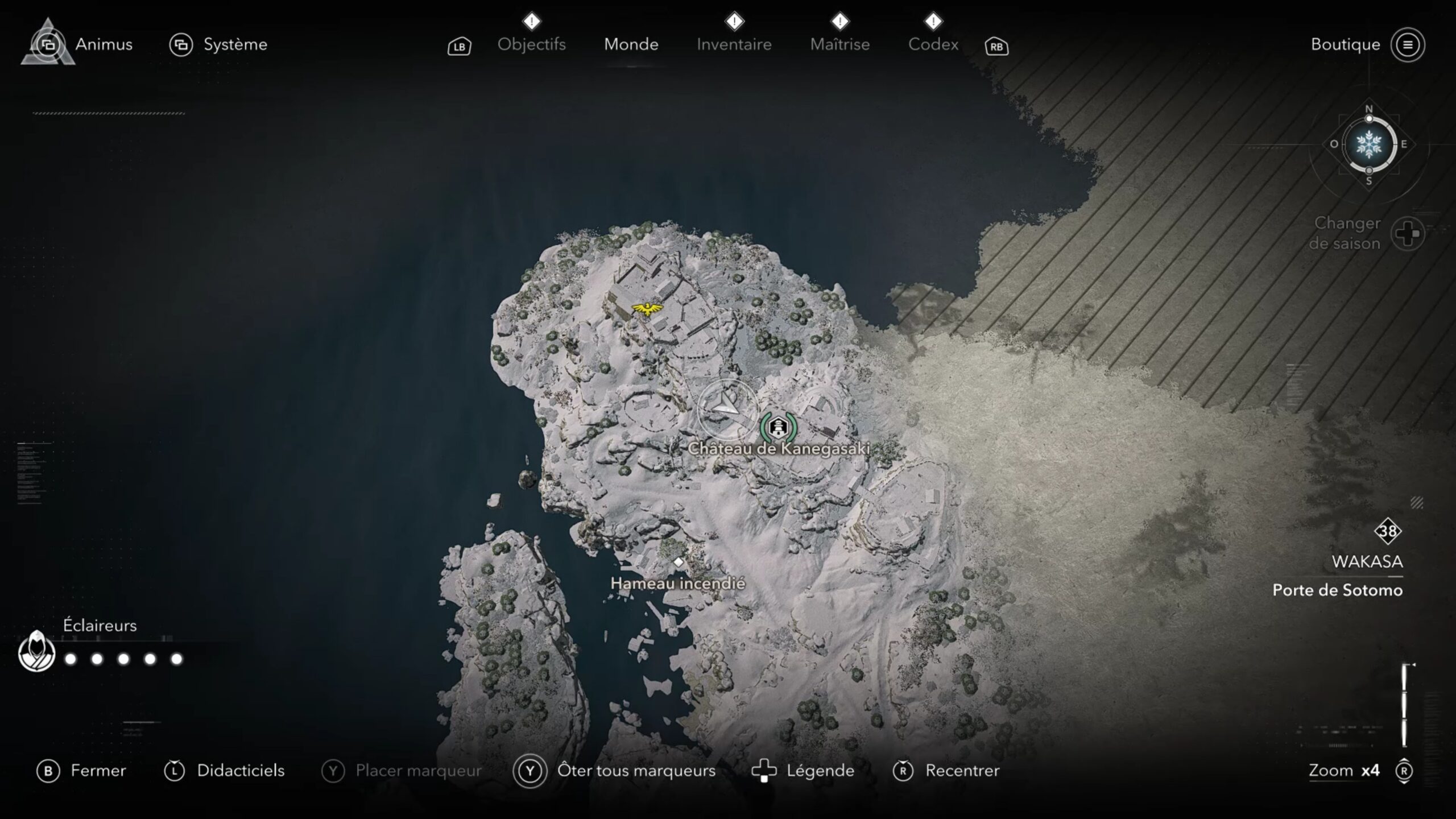The image size is (1456, 819).
Task: Click the Éclaireurs scouts hooded icon
Action: [x=37, y=652]
